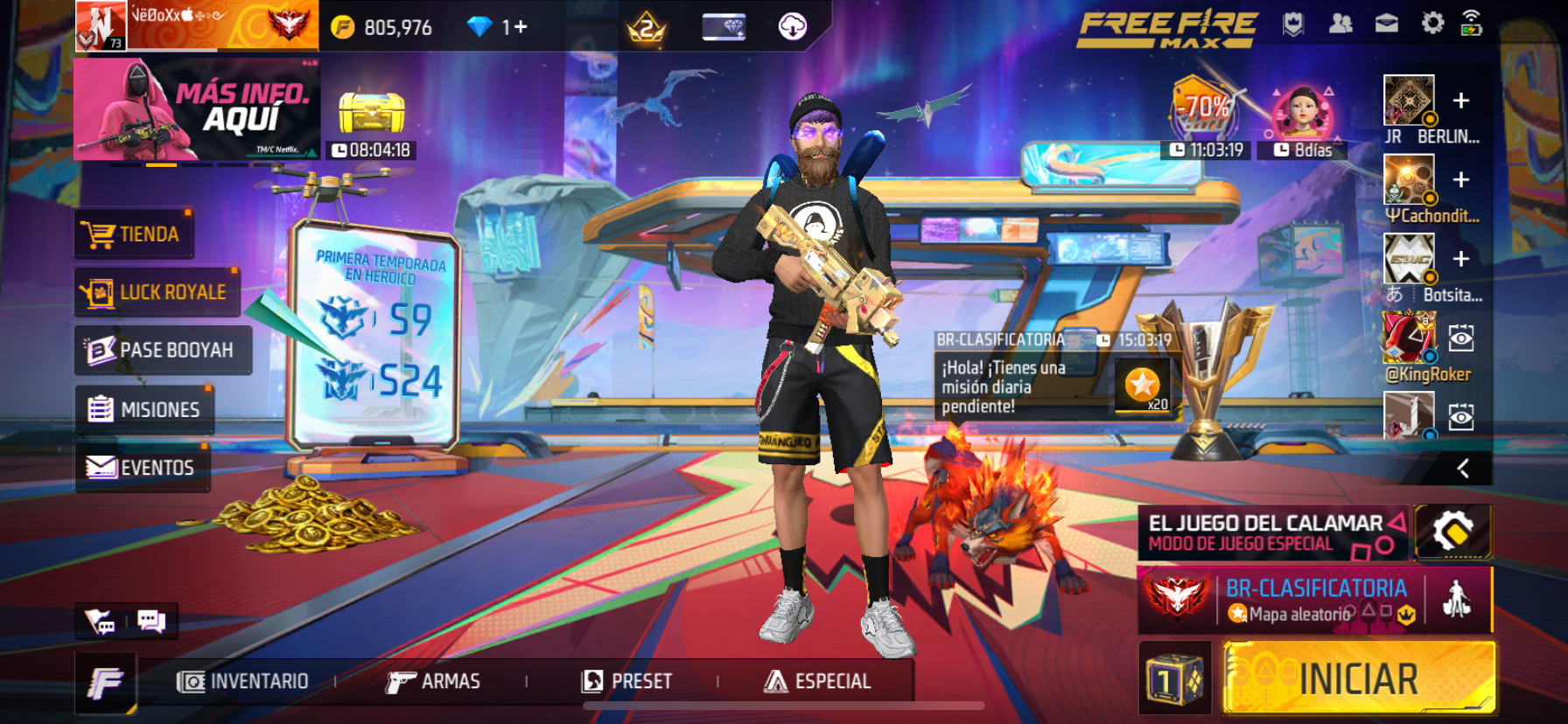This screenshot has height=724, width=1568.
Task: Open the Tienda shop menu
Action: pos(133,234)
